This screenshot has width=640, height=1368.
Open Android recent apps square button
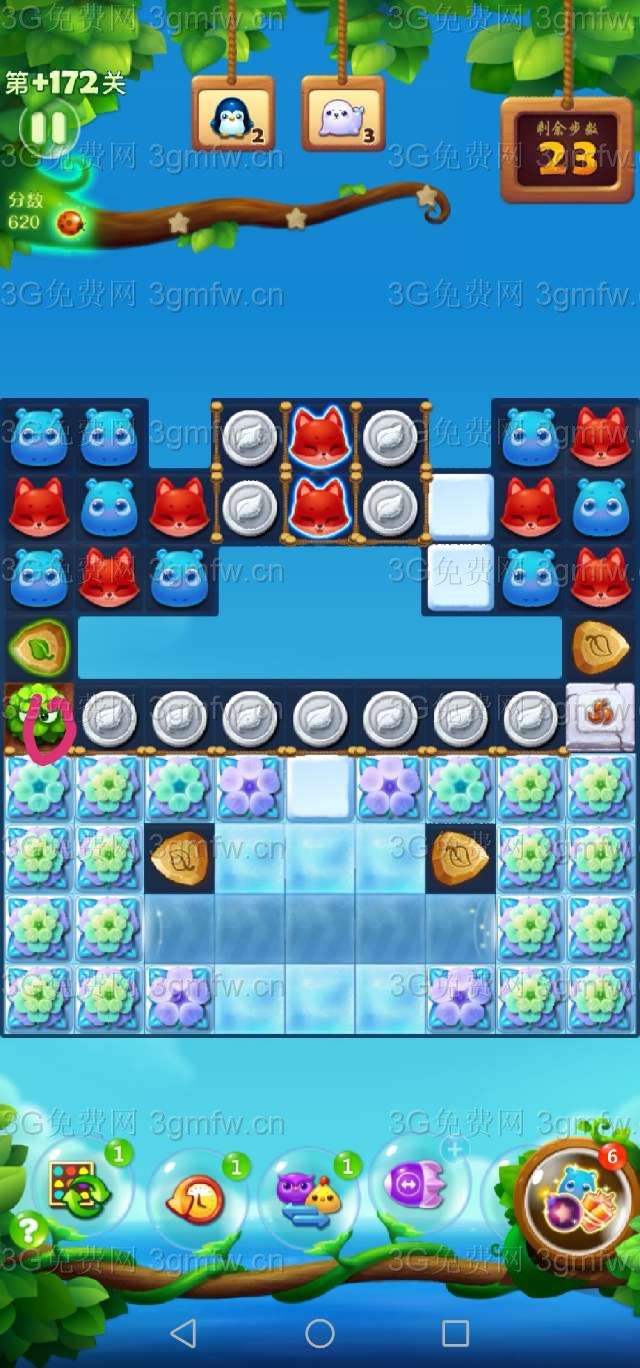pos(456,1332)
